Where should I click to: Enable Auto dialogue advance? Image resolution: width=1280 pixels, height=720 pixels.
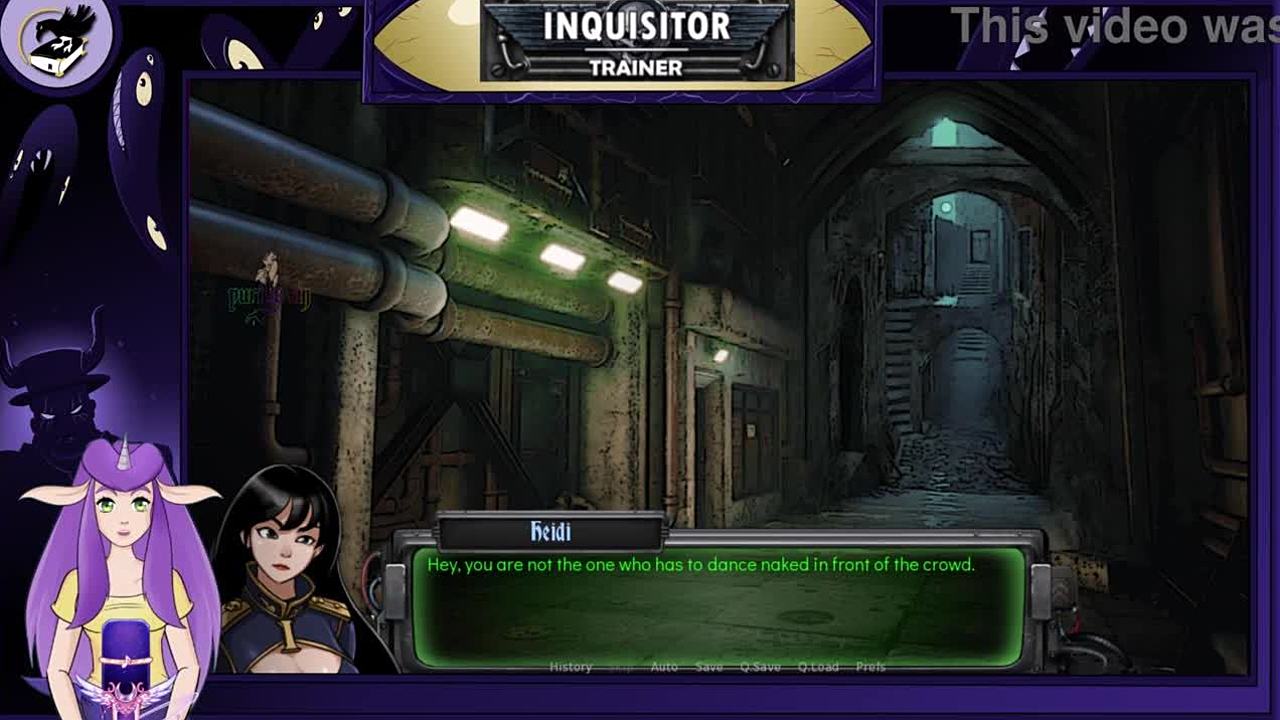[664, 667]
